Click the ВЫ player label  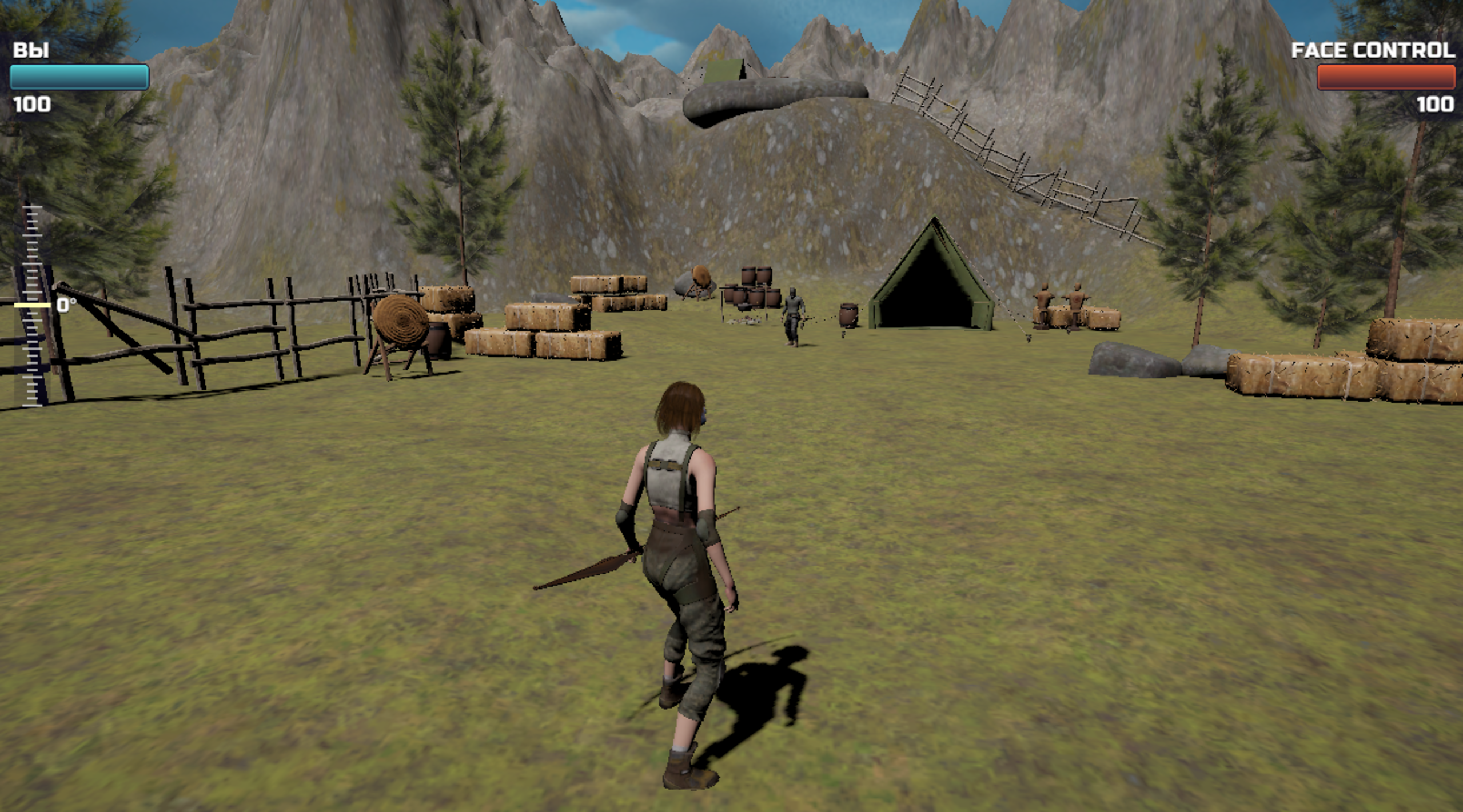click(x=31, y=49)
